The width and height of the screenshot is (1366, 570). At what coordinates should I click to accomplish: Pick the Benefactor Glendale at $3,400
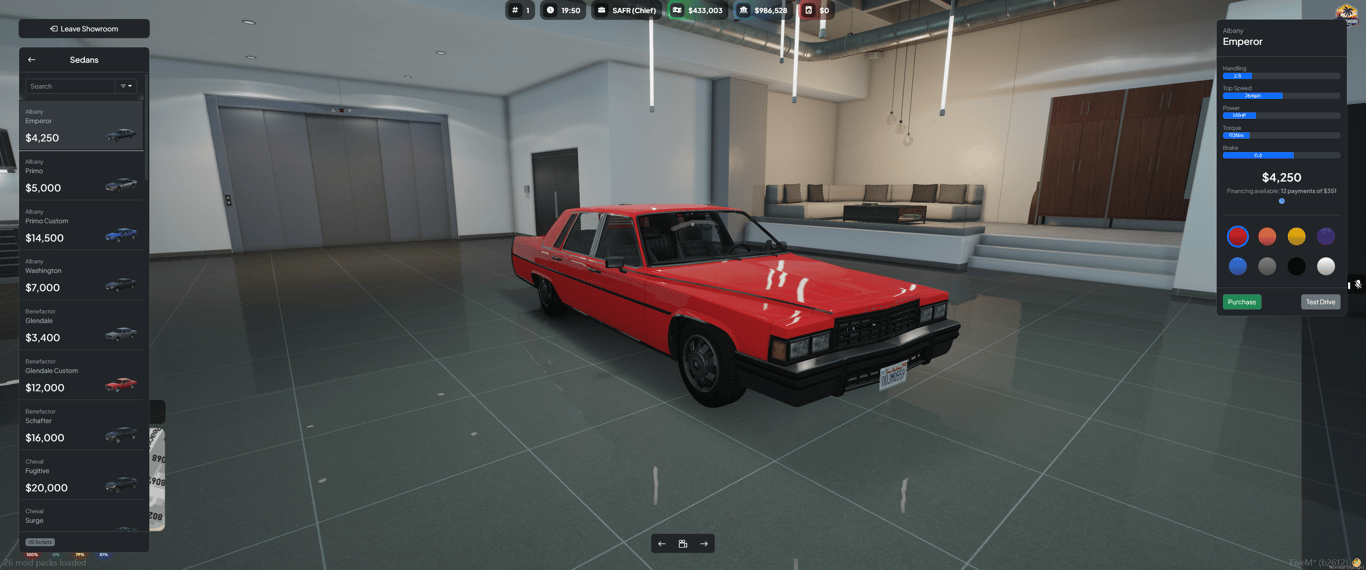[x=81, y=325]
